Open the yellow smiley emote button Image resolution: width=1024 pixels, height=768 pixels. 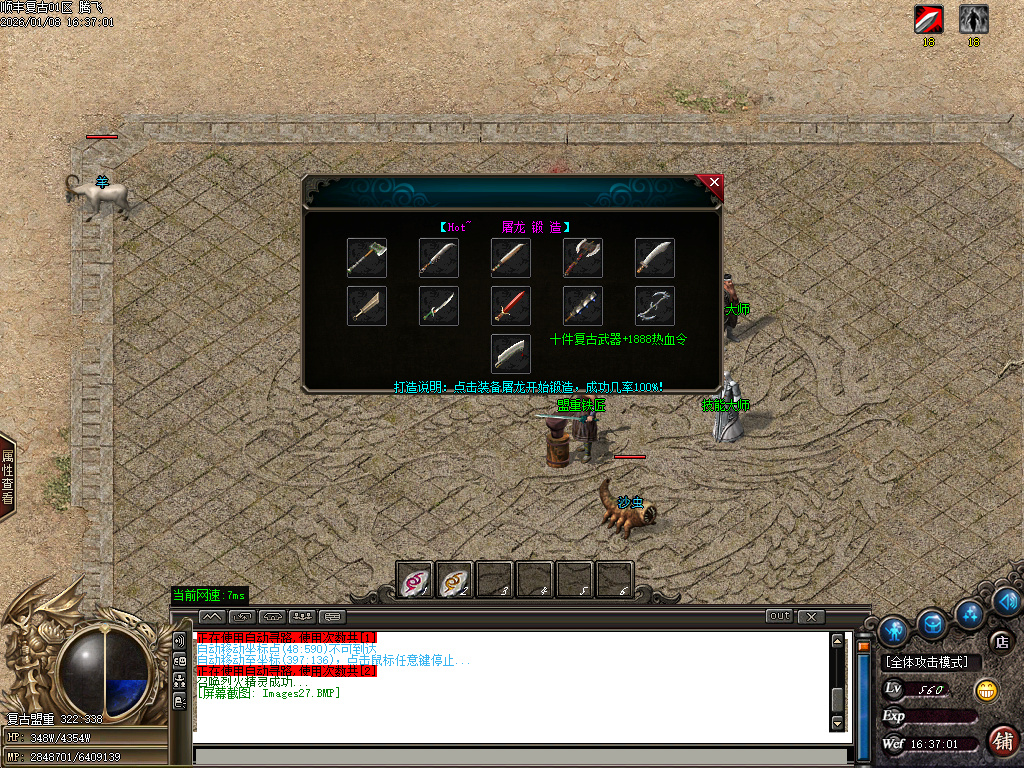tap(986, 689)
